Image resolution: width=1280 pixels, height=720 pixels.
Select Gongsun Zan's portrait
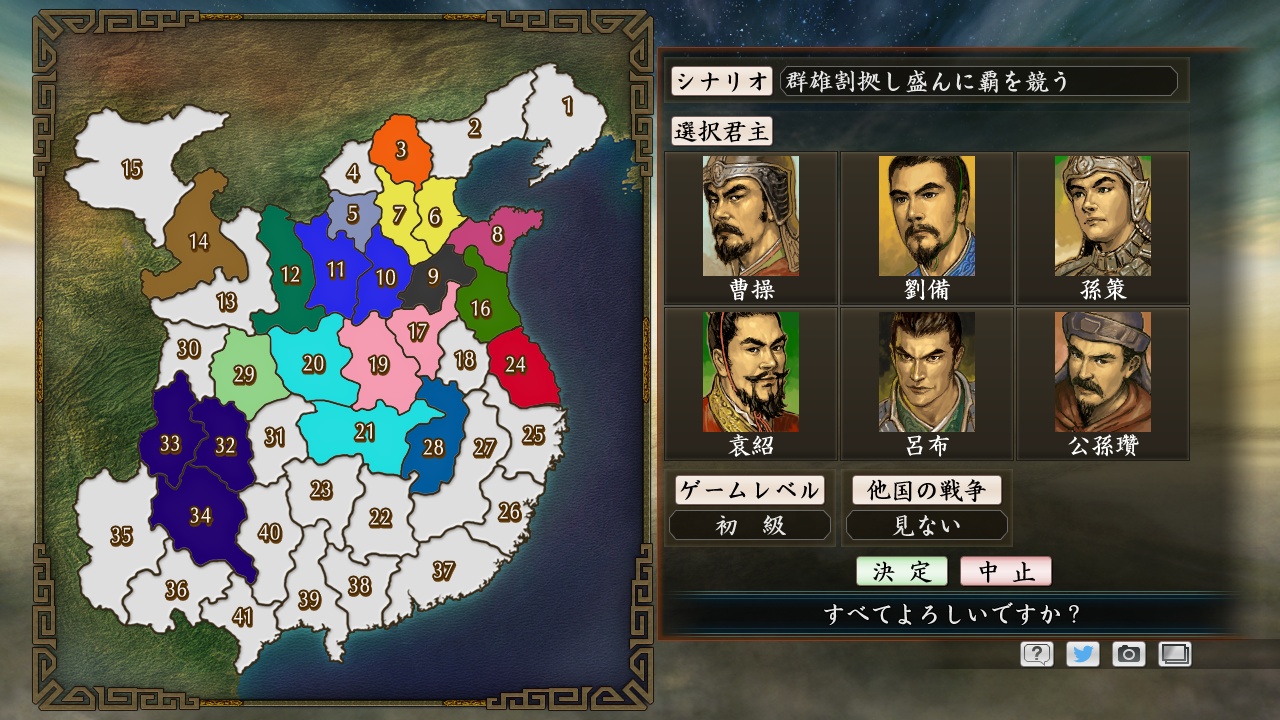pyautogui.click(x=1103, y=370)
